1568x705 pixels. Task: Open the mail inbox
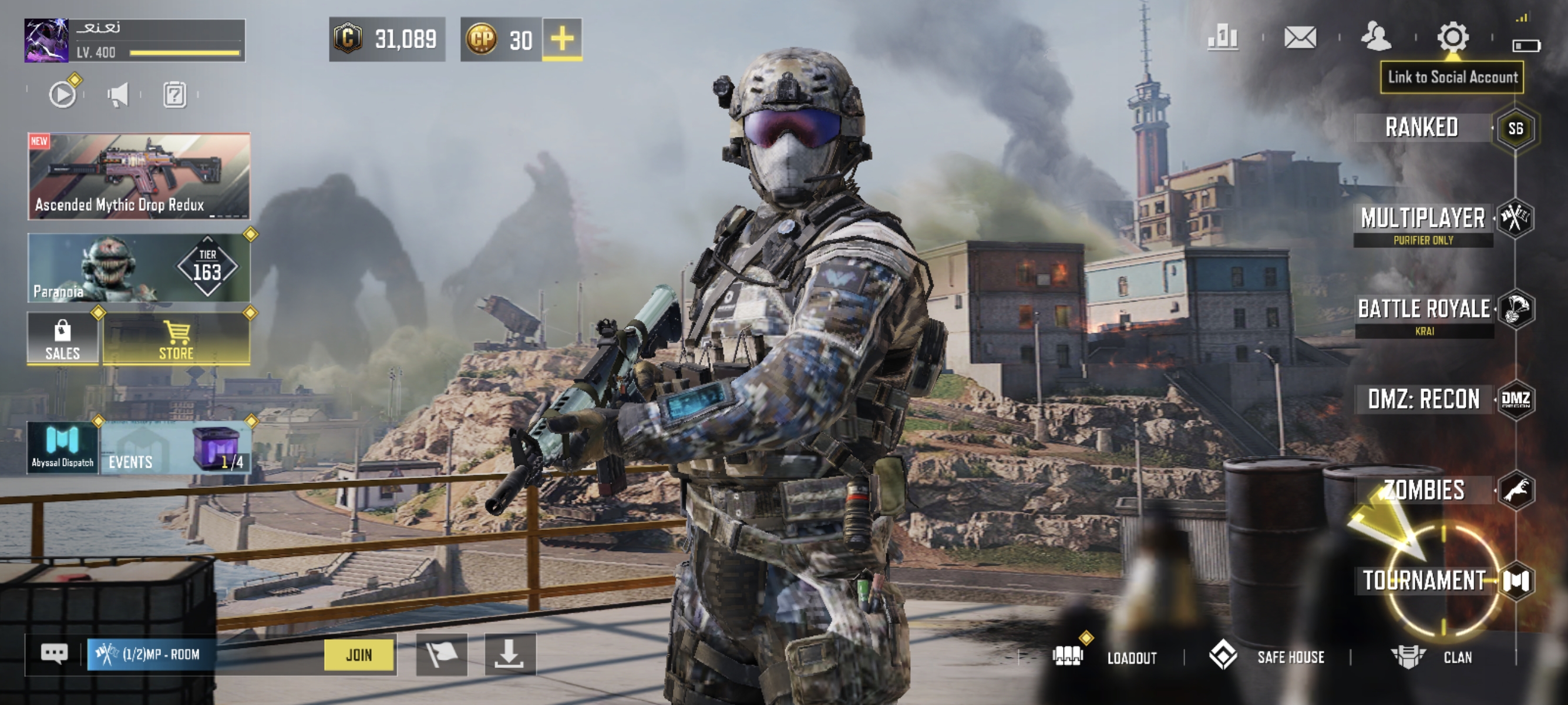point(1300,38)
